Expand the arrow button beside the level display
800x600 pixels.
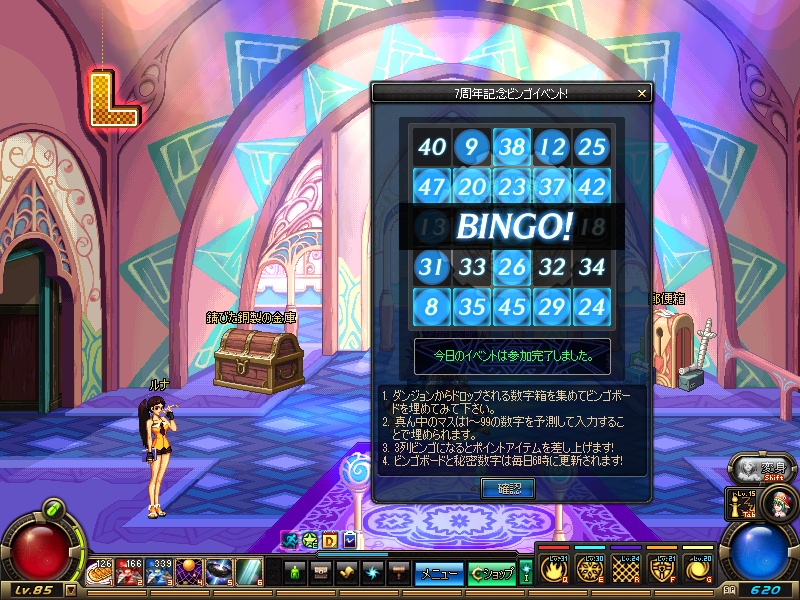[x=71, y=591]
